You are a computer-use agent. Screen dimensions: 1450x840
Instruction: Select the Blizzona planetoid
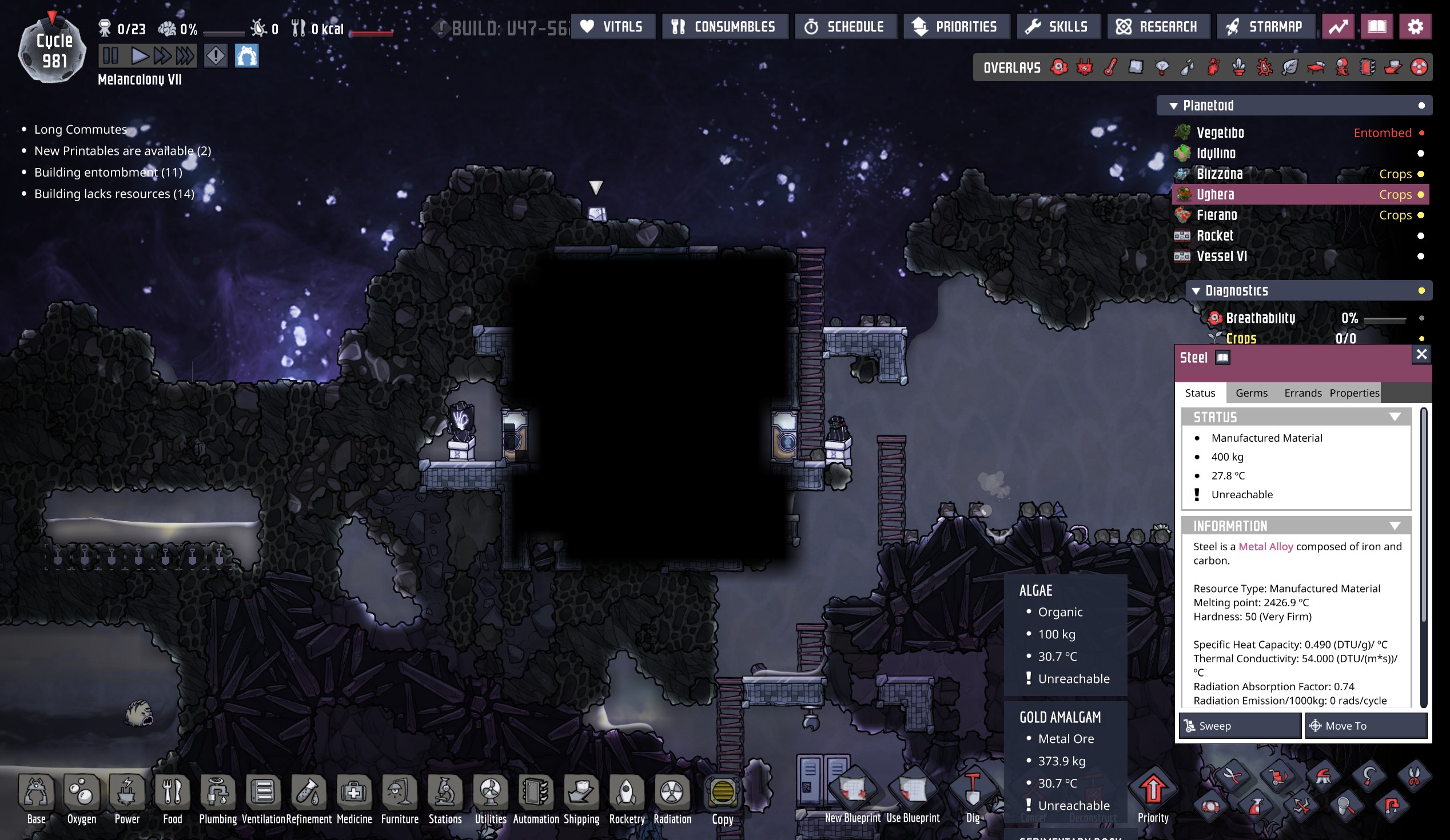click(x=1220, y=174)
